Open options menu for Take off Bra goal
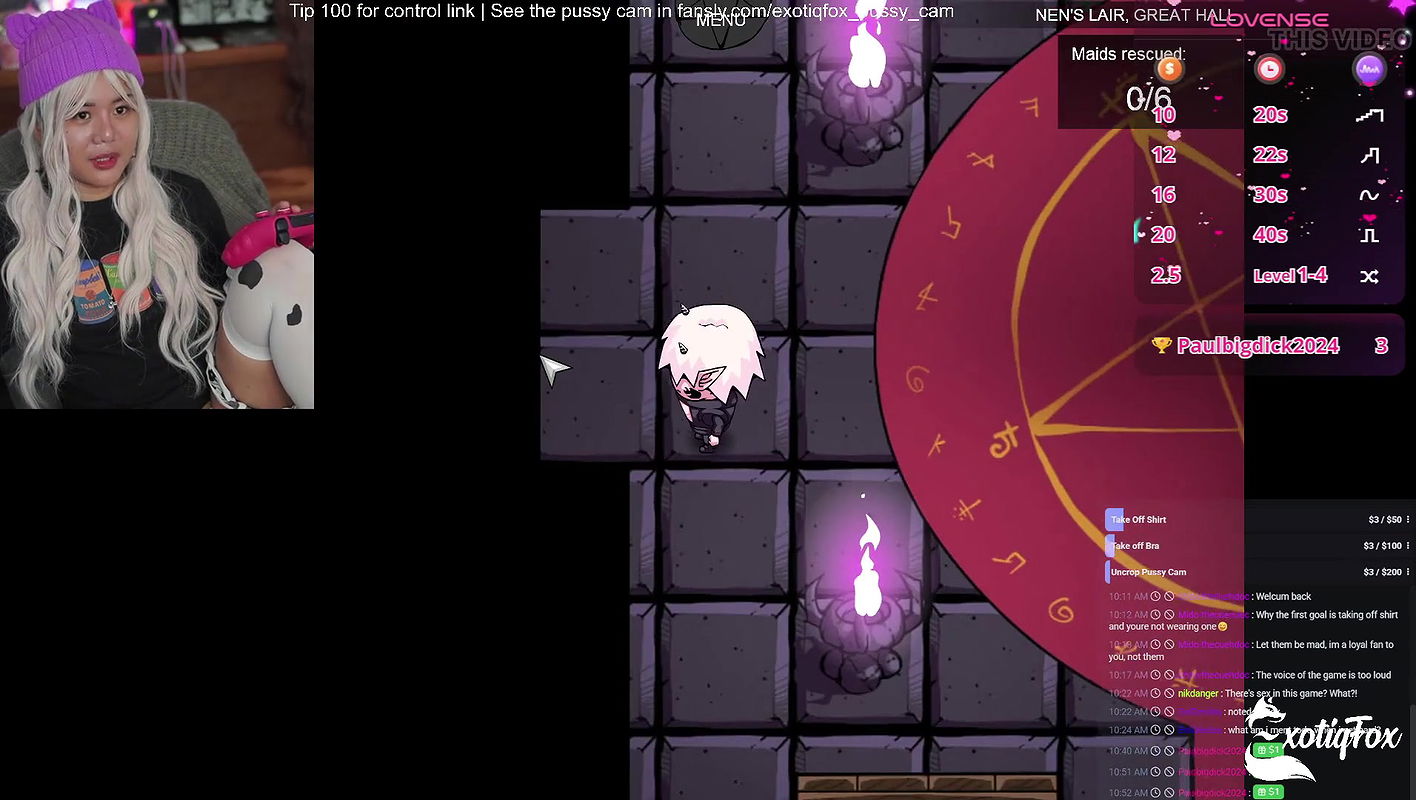 pos(1409,545)
